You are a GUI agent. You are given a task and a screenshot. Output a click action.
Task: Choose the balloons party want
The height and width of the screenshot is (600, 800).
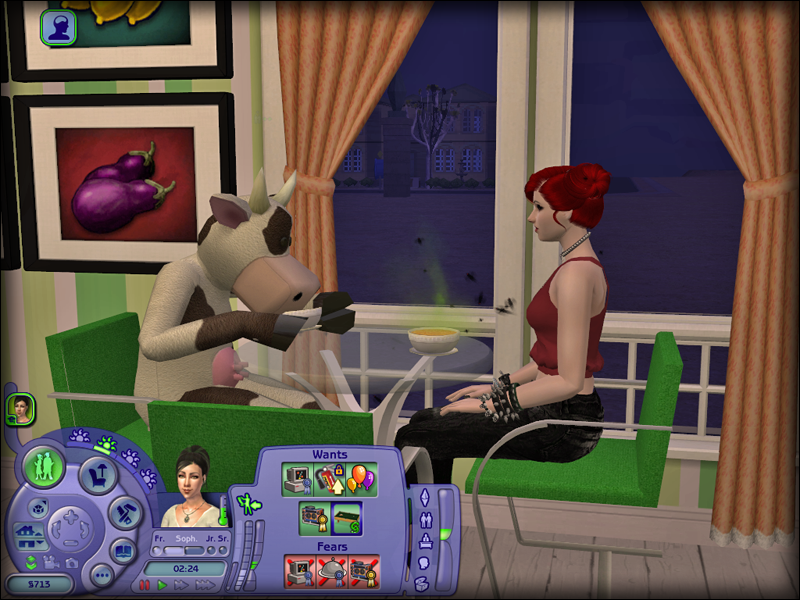pyautogui.click(x=358, y=478)
